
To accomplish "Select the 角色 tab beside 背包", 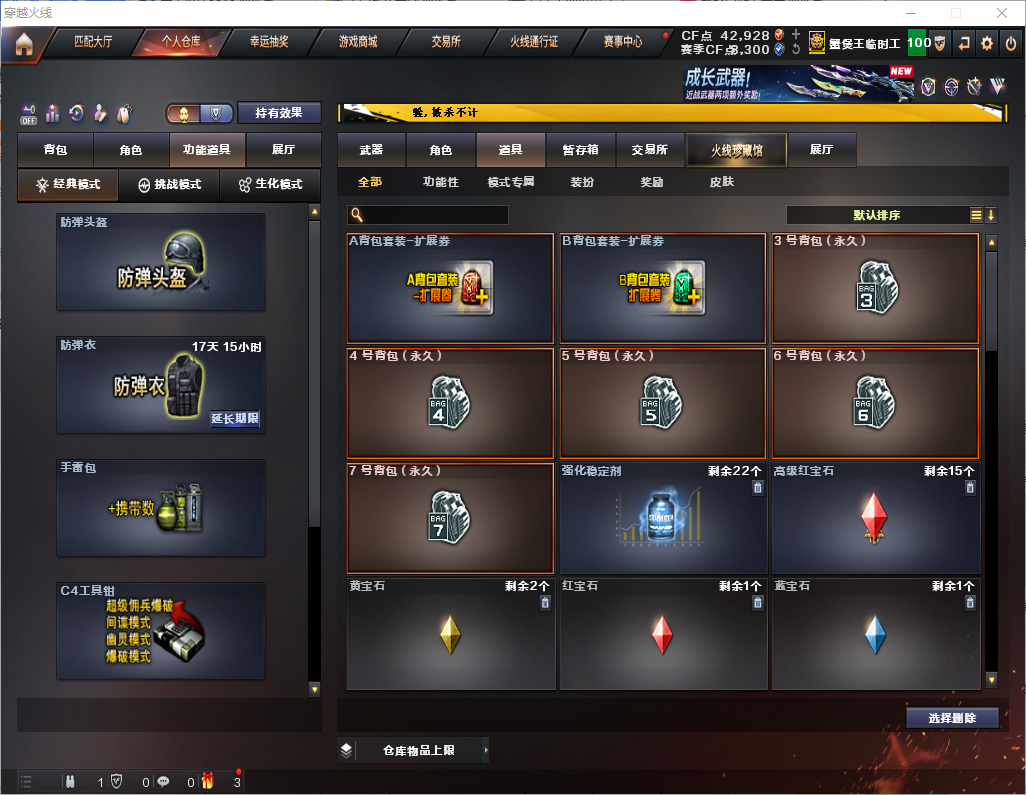I will tap(131, 150).
